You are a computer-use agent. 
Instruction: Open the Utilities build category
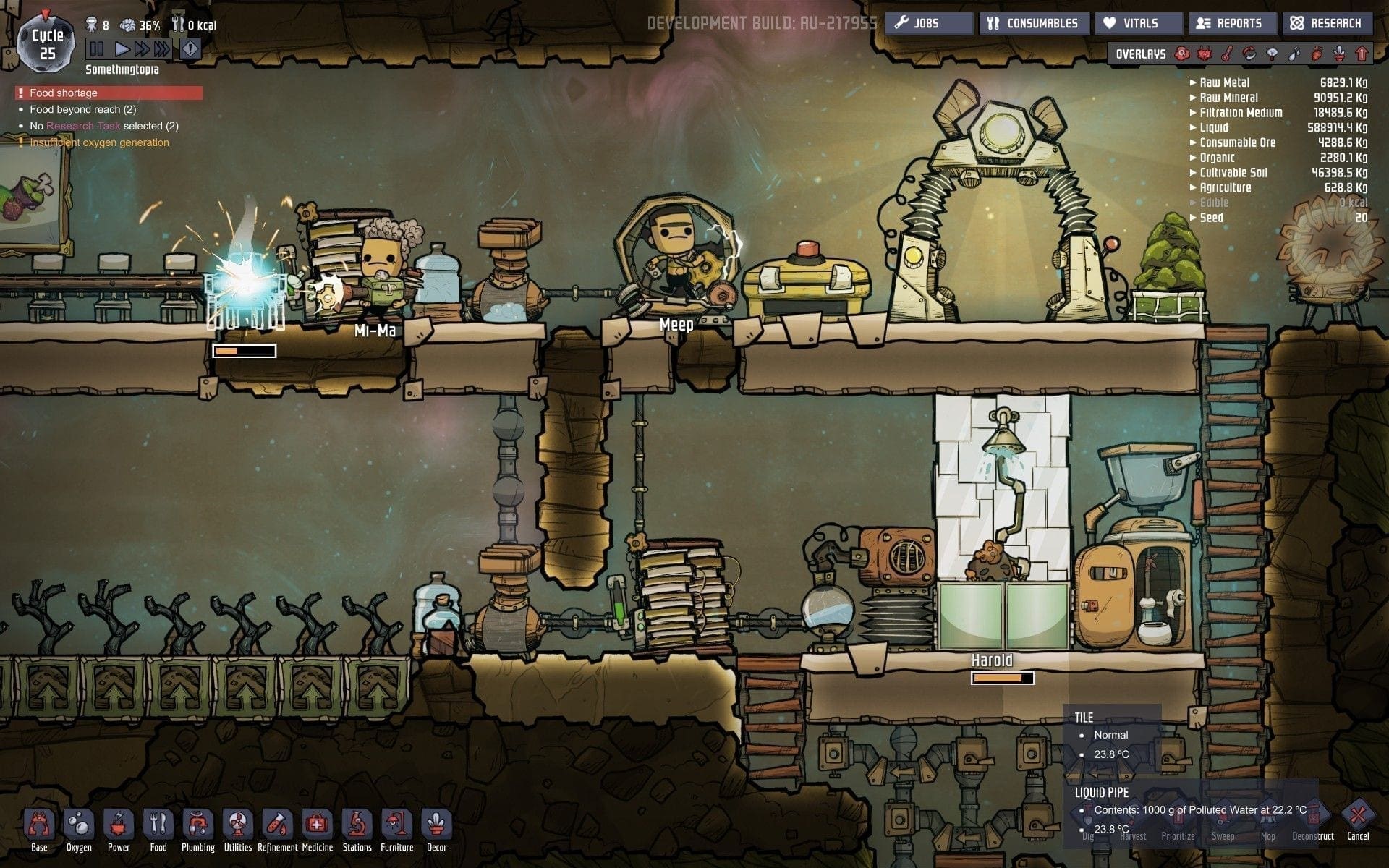[x=238, y=829]
